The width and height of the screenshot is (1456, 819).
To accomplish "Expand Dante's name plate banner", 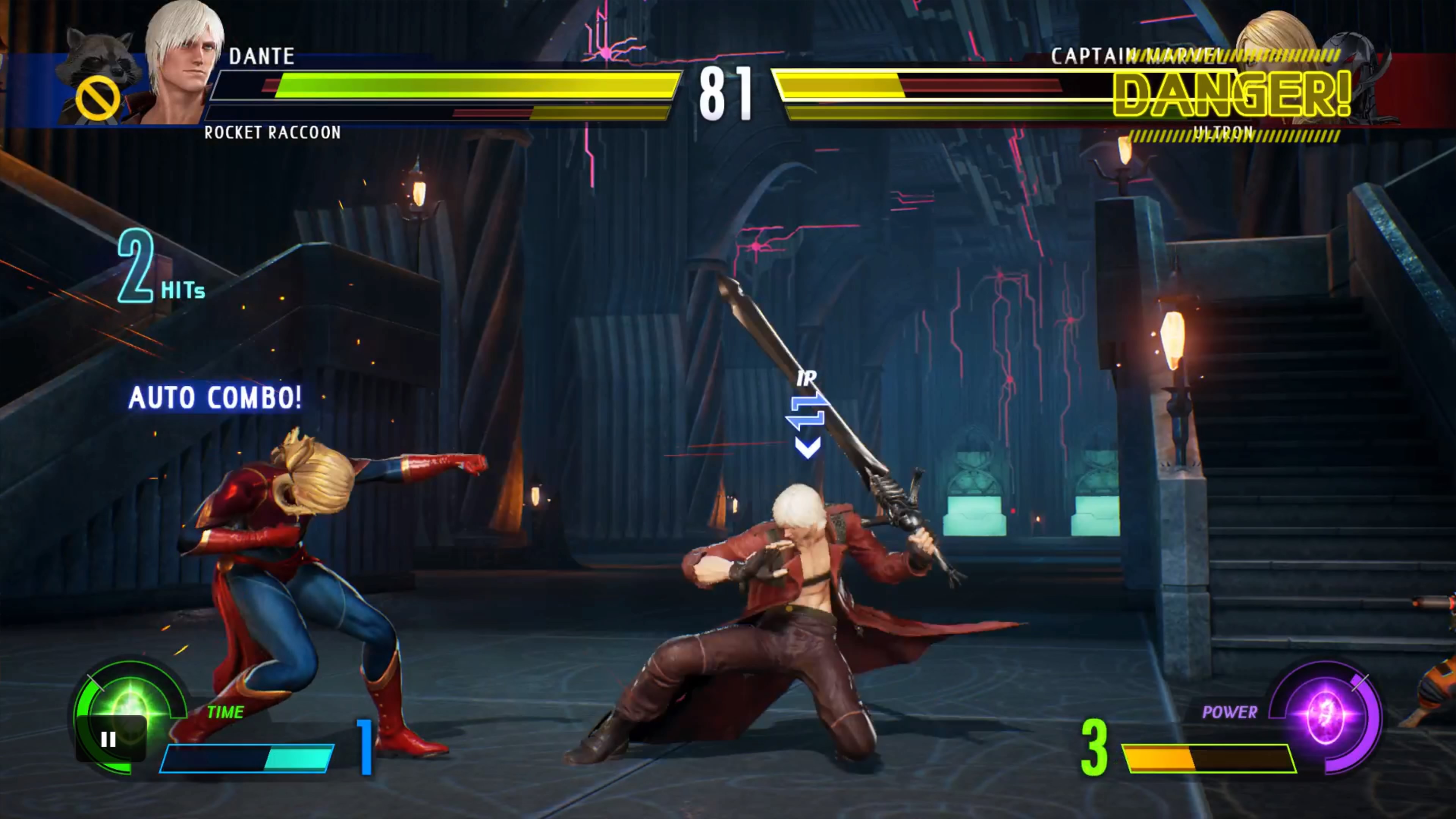I will pos(263,56).
